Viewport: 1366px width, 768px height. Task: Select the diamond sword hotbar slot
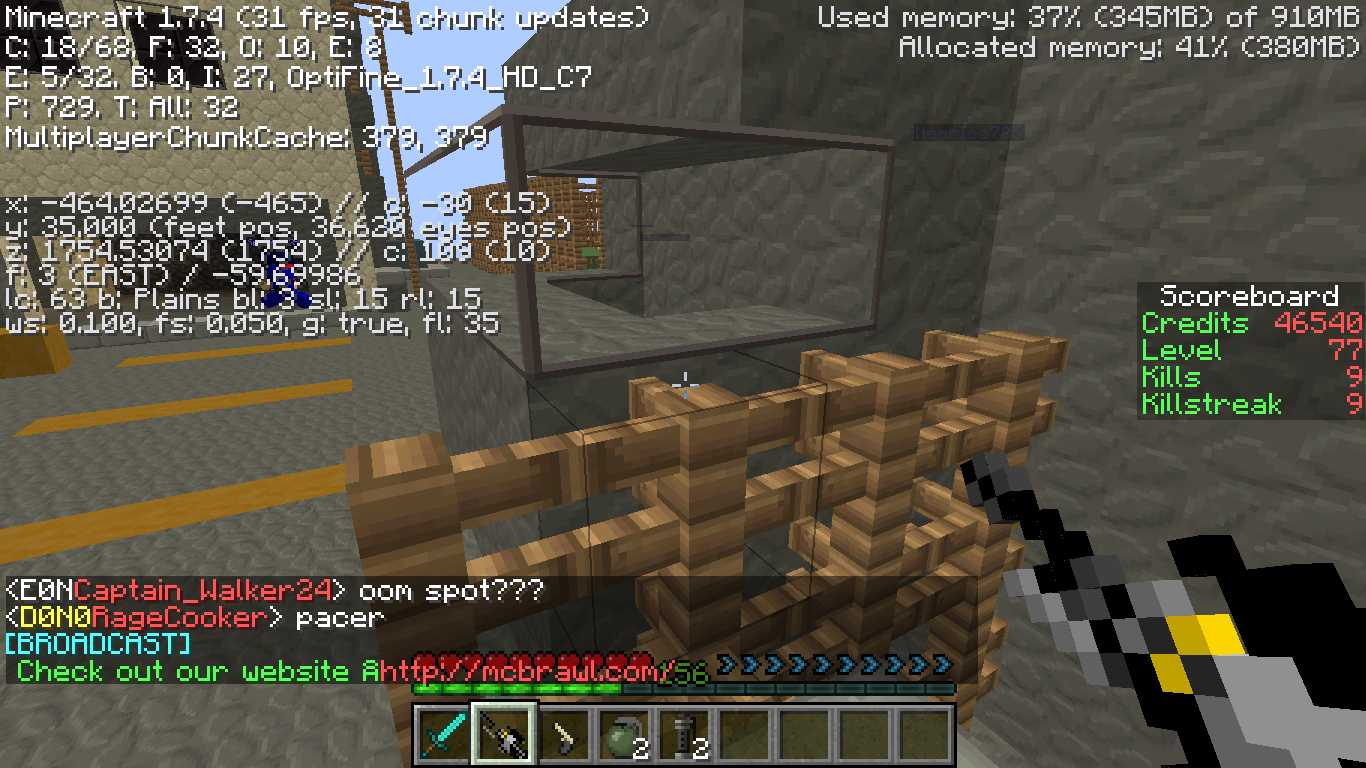444,735
